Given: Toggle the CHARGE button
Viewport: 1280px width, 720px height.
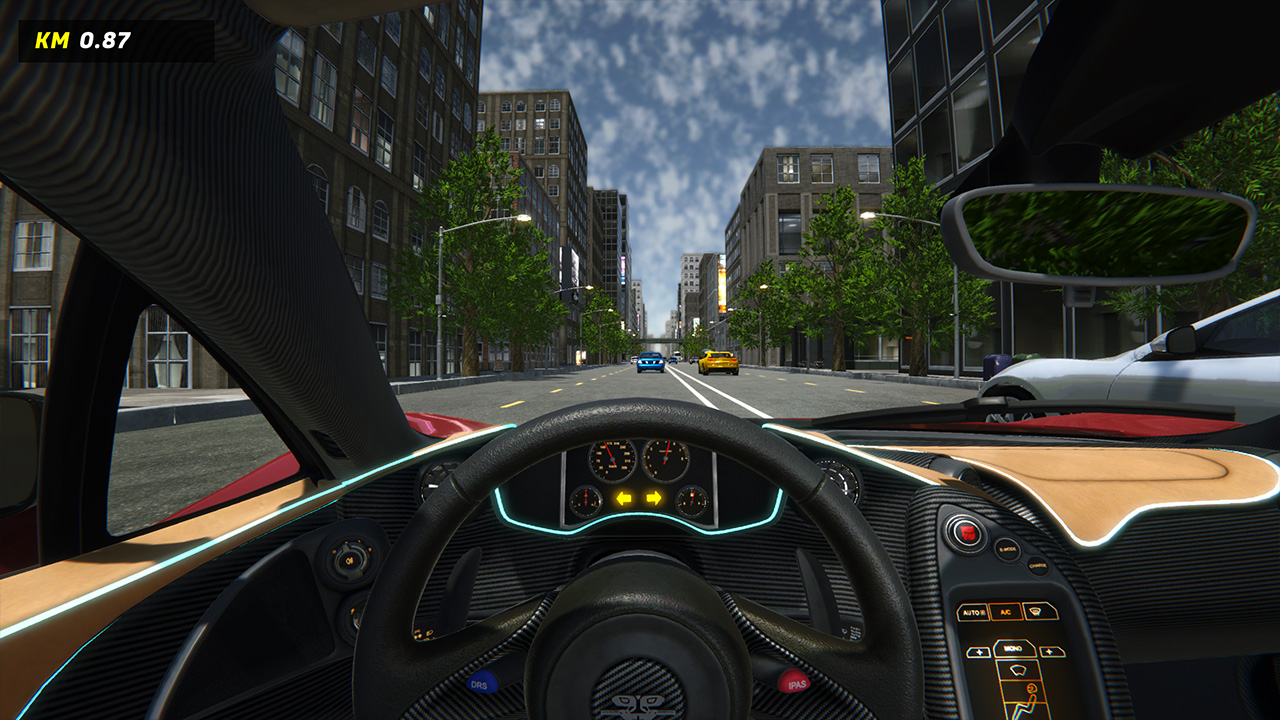Looking at the screenshot, I should tap(1037, 565).
